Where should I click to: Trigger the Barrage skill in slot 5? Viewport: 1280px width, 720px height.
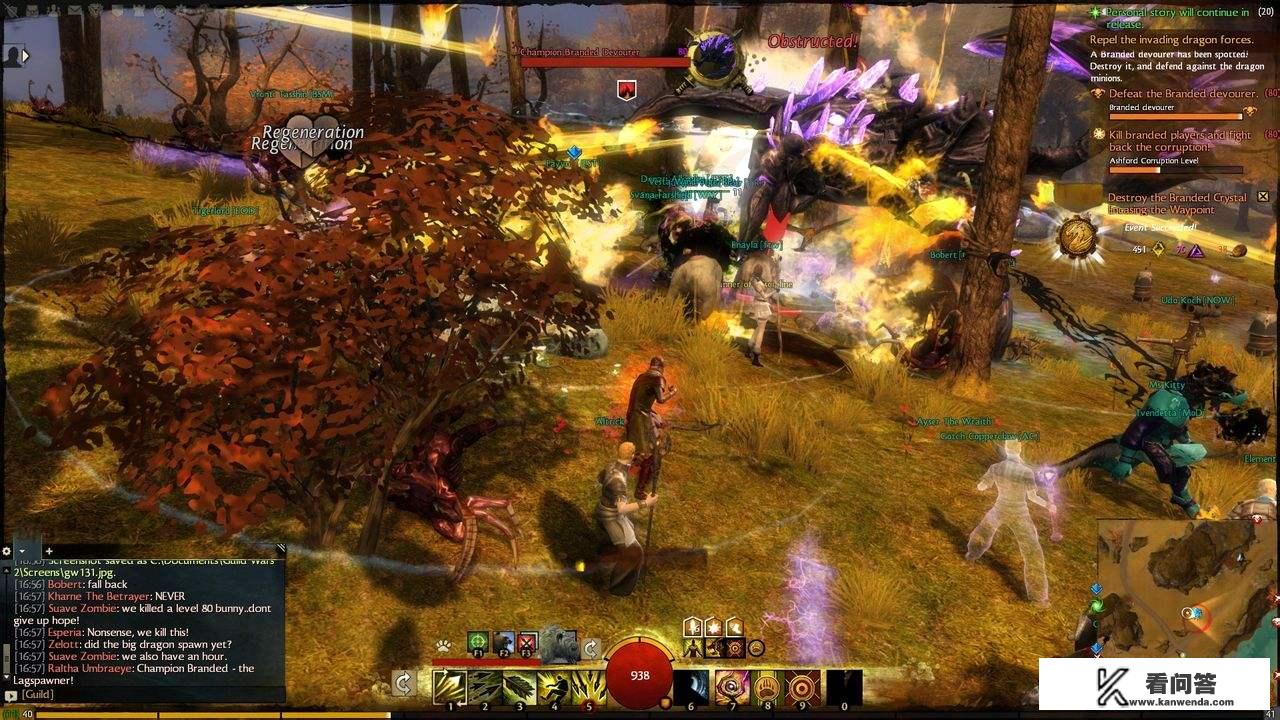587,686
